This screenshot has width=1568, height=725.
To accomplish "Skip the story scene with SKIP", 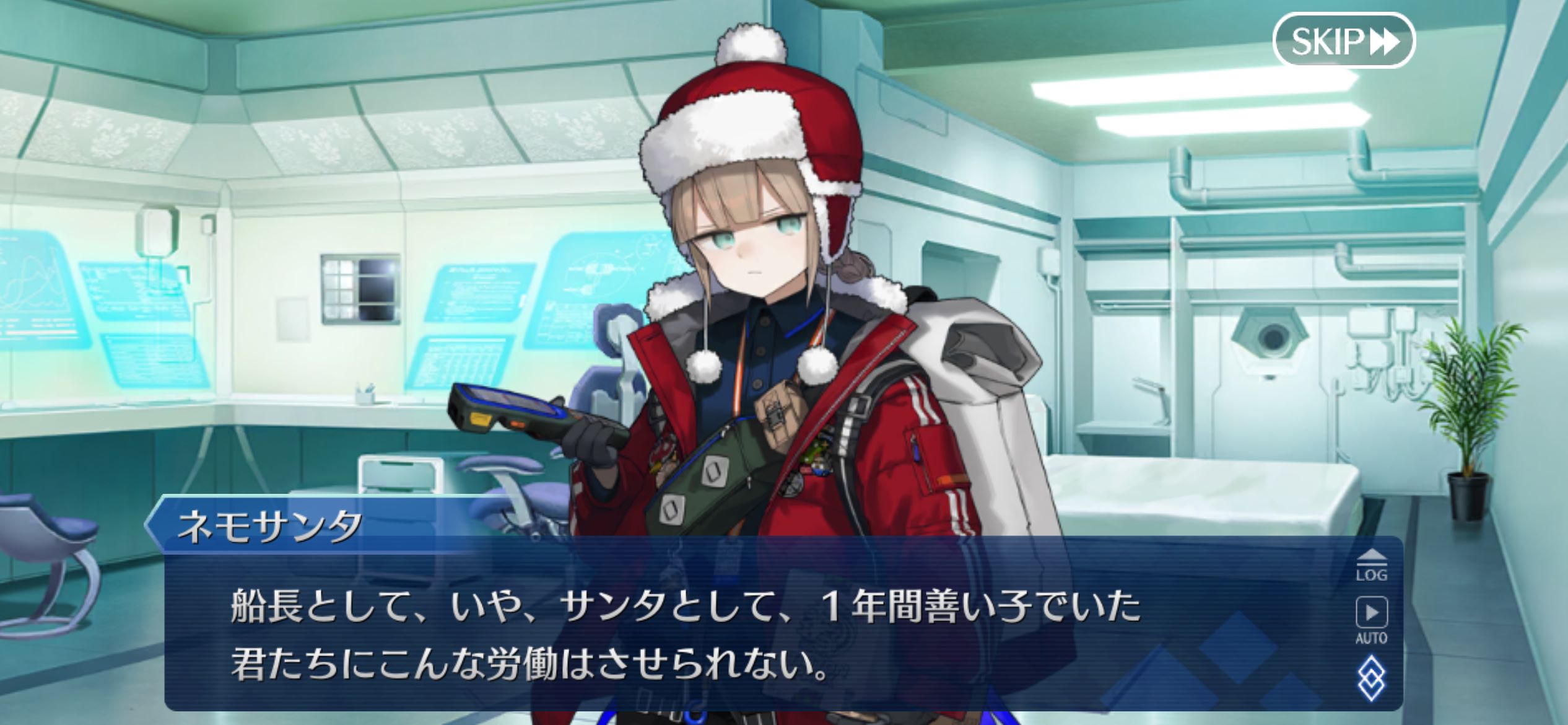I will [1343, 40].
